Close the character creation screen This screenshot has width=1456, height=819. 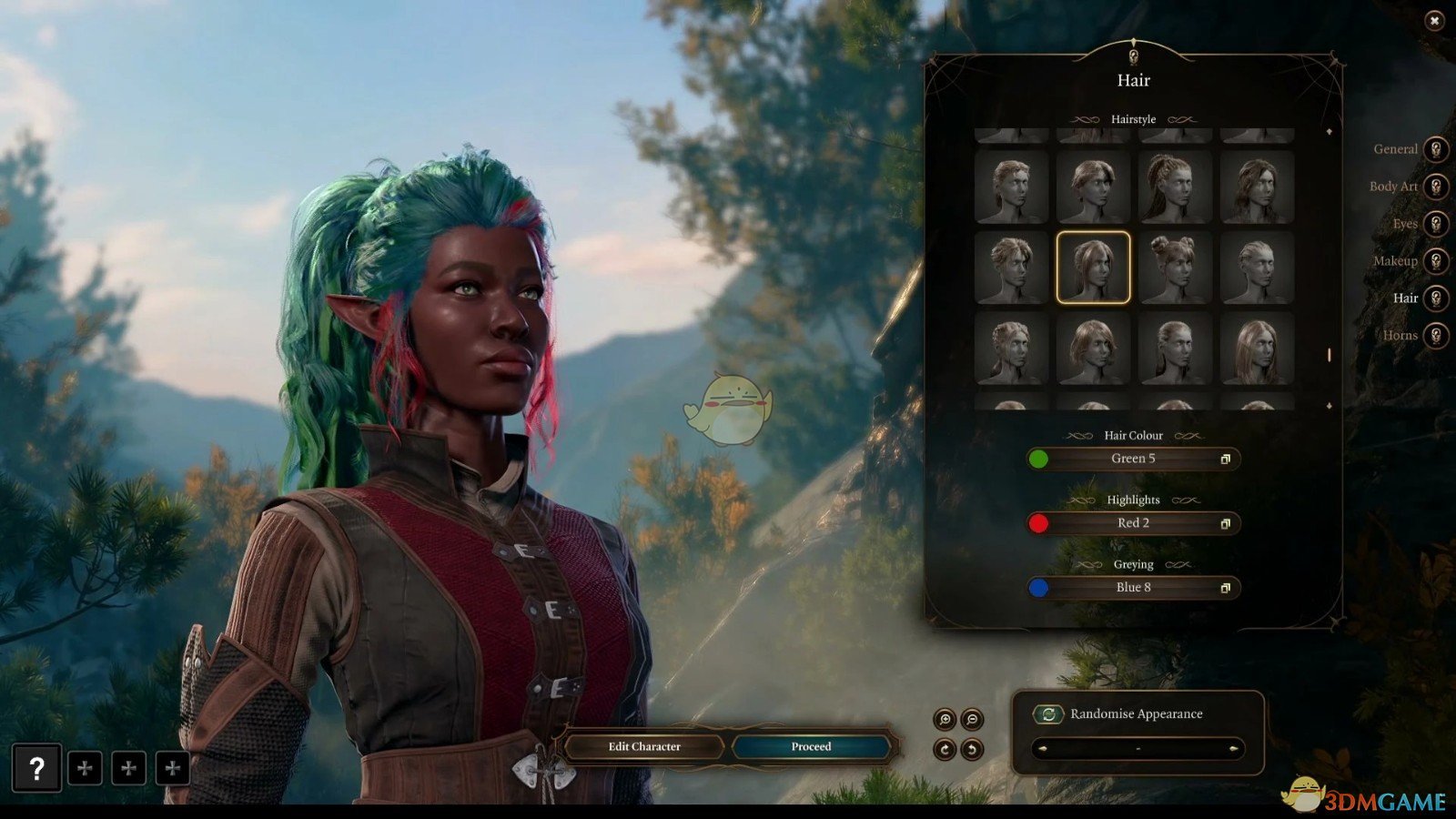pos(1434,21)
